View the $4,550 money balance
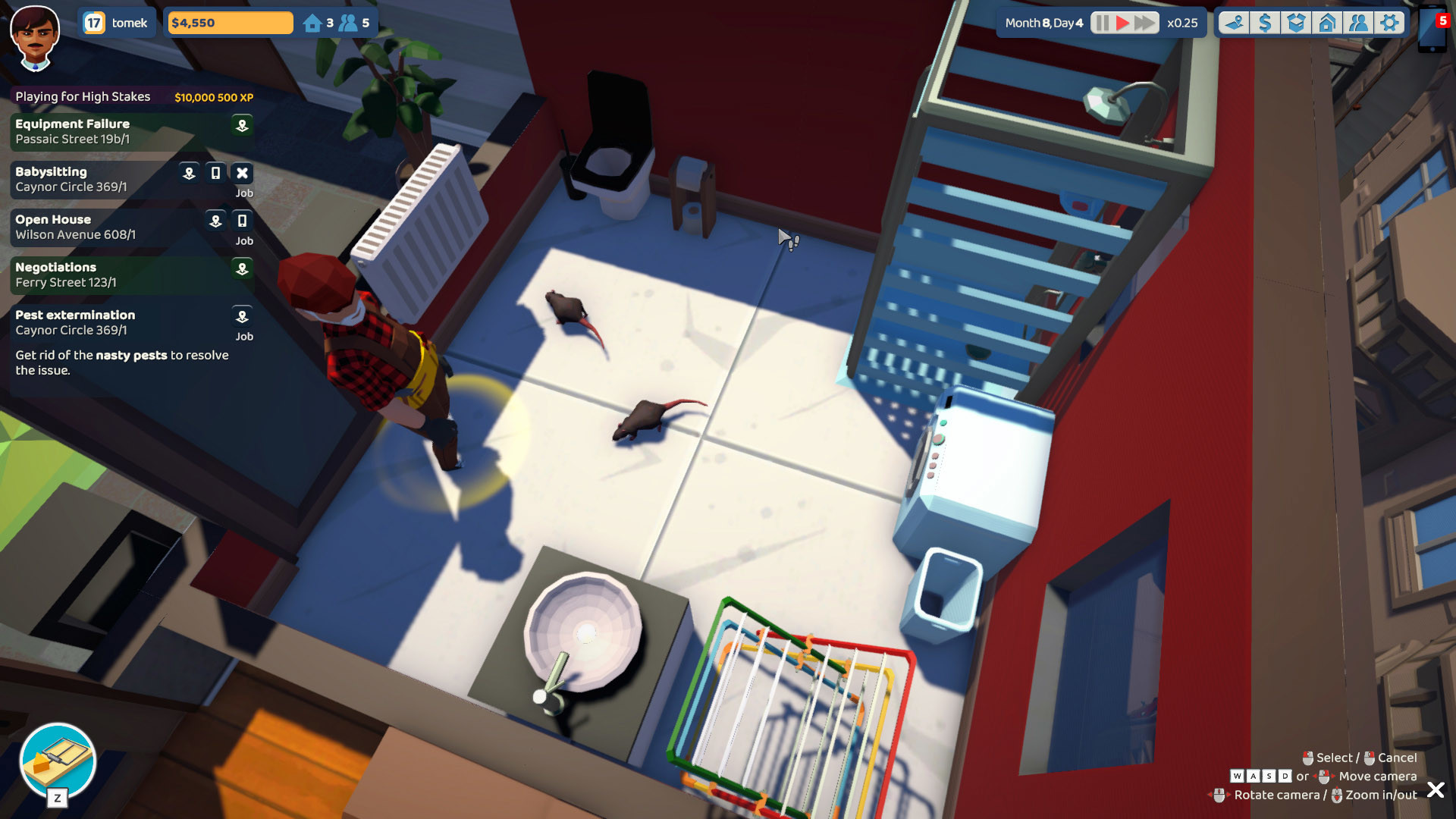 point(227,22)
